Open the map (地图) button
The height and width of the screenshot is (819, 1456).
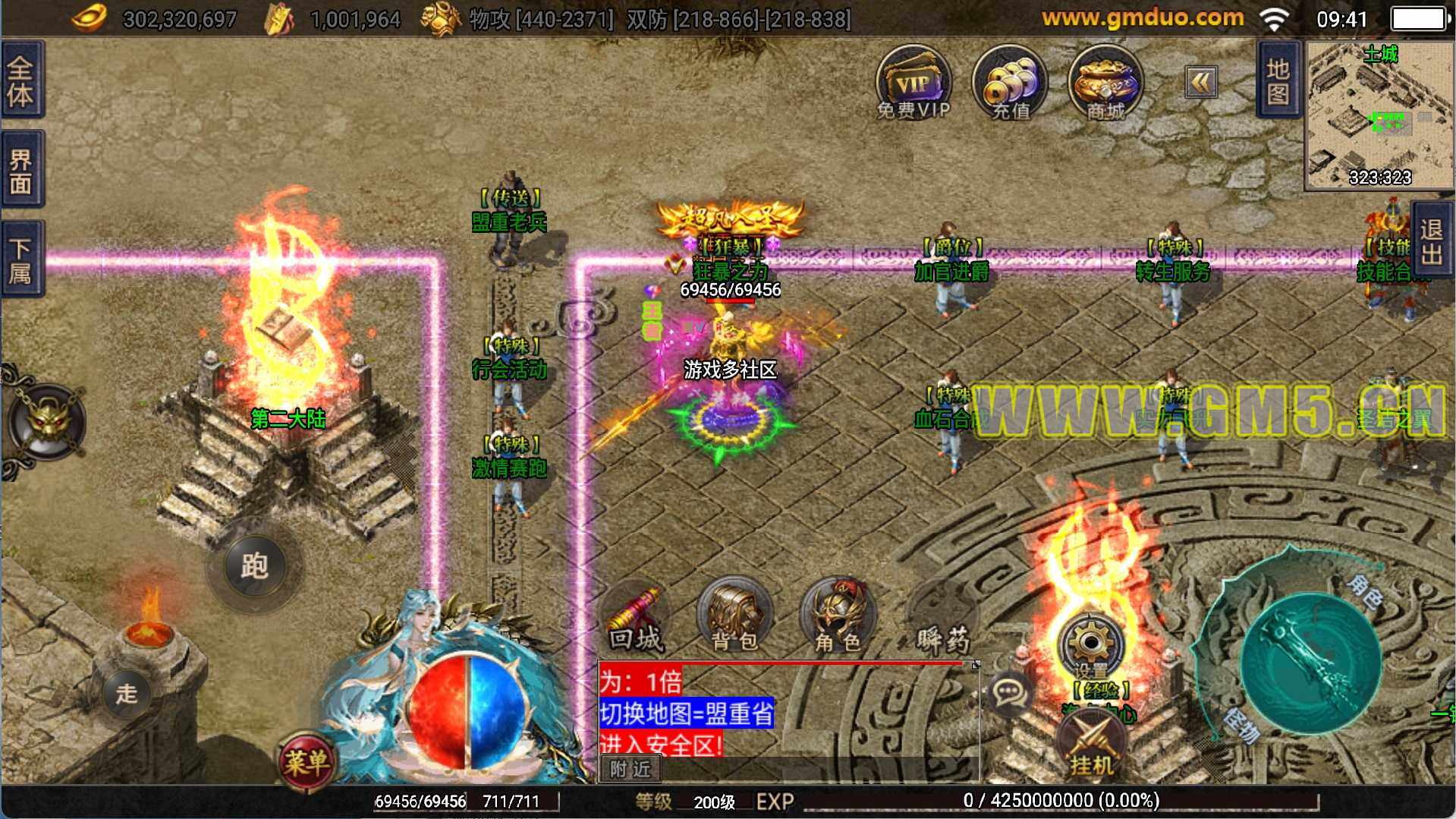point(1278,80)
